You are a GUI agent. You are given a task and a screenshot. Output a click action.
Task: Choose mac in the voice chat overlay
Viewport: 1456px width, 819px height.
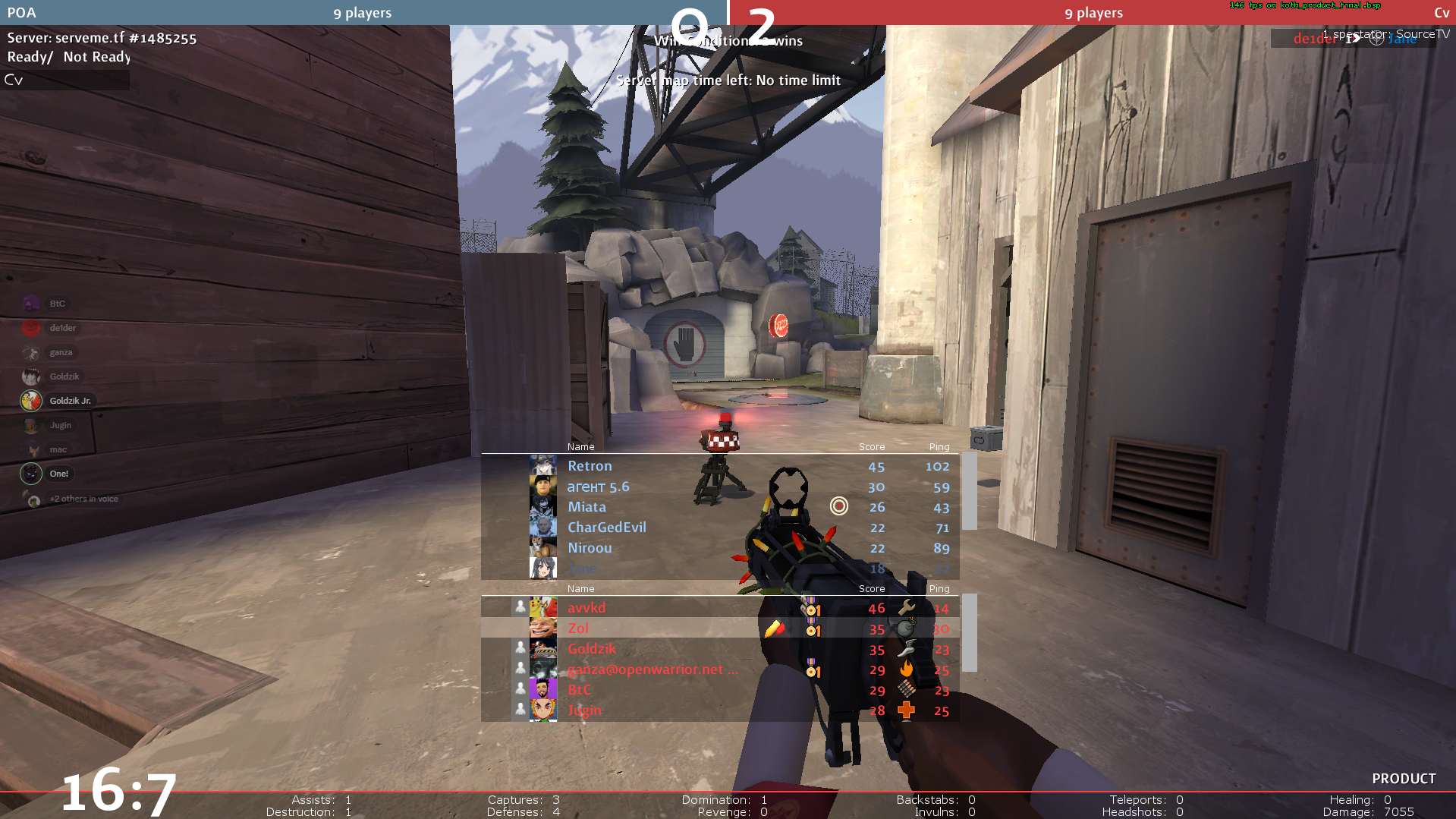(x=58, y=449)
